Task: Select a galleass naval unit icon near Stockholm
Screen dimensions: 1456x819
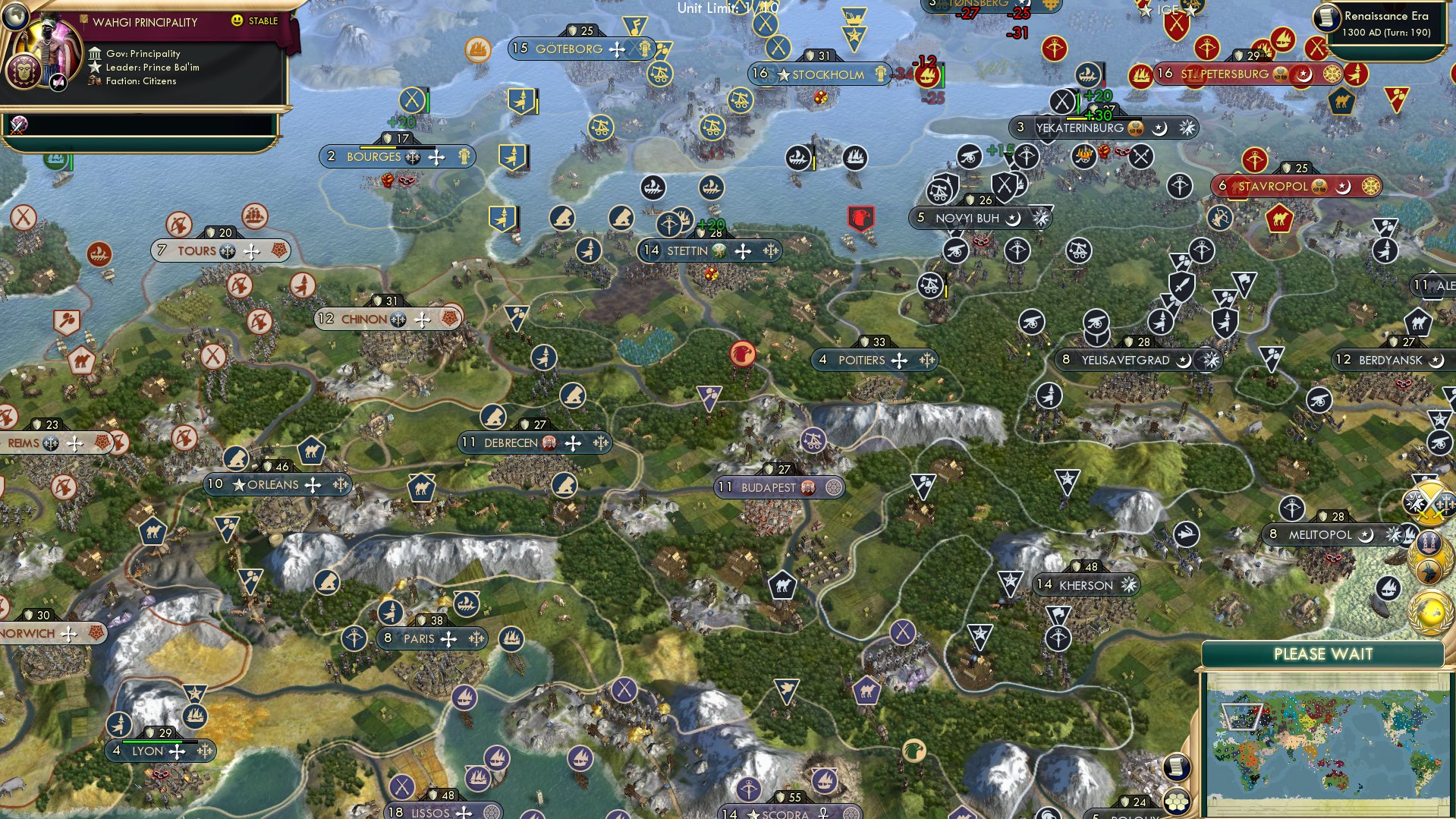Action: (x=799, y=156)
